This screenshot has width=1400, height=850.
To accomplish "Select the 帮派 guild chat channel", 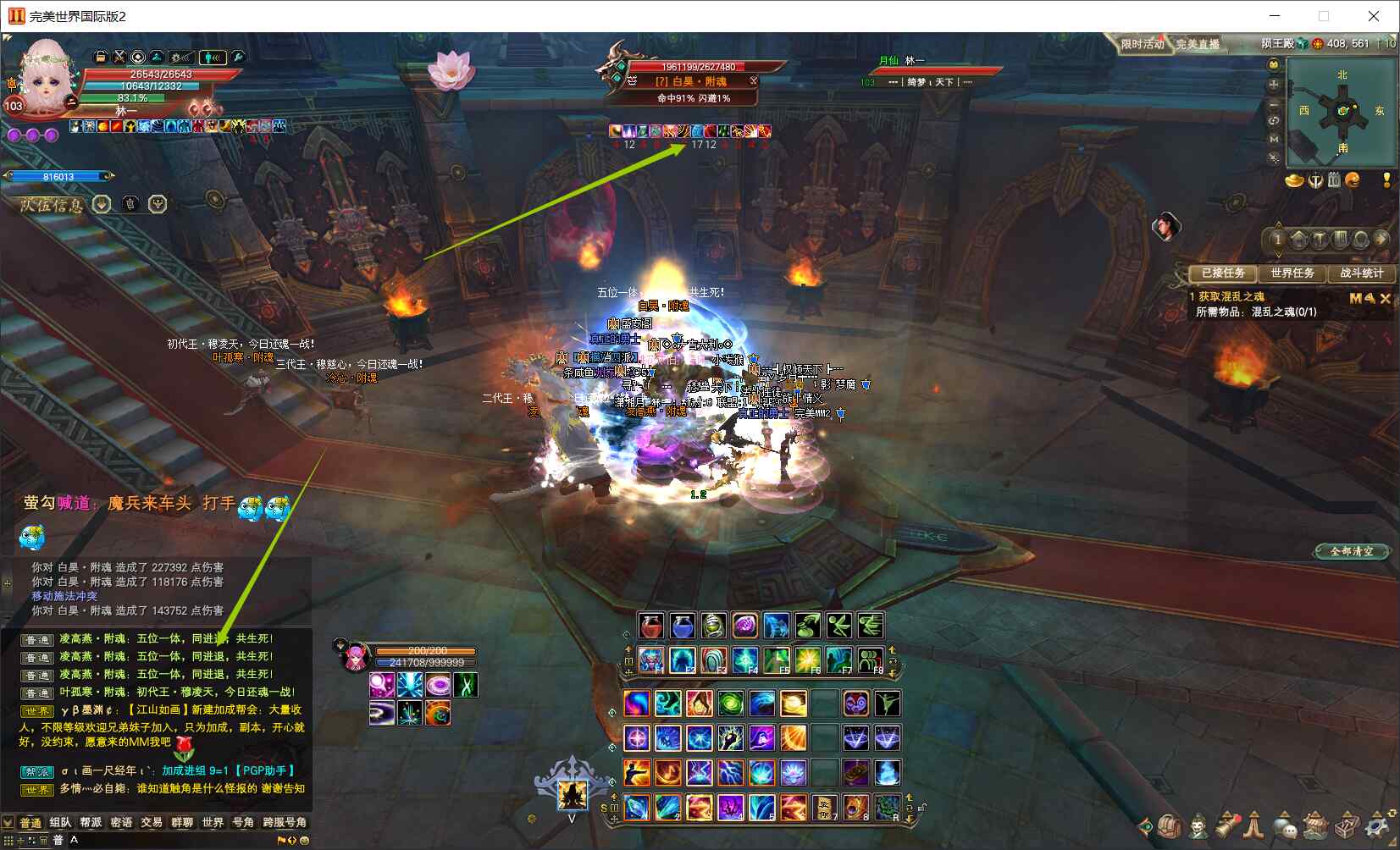I will (x=91, y=822).
